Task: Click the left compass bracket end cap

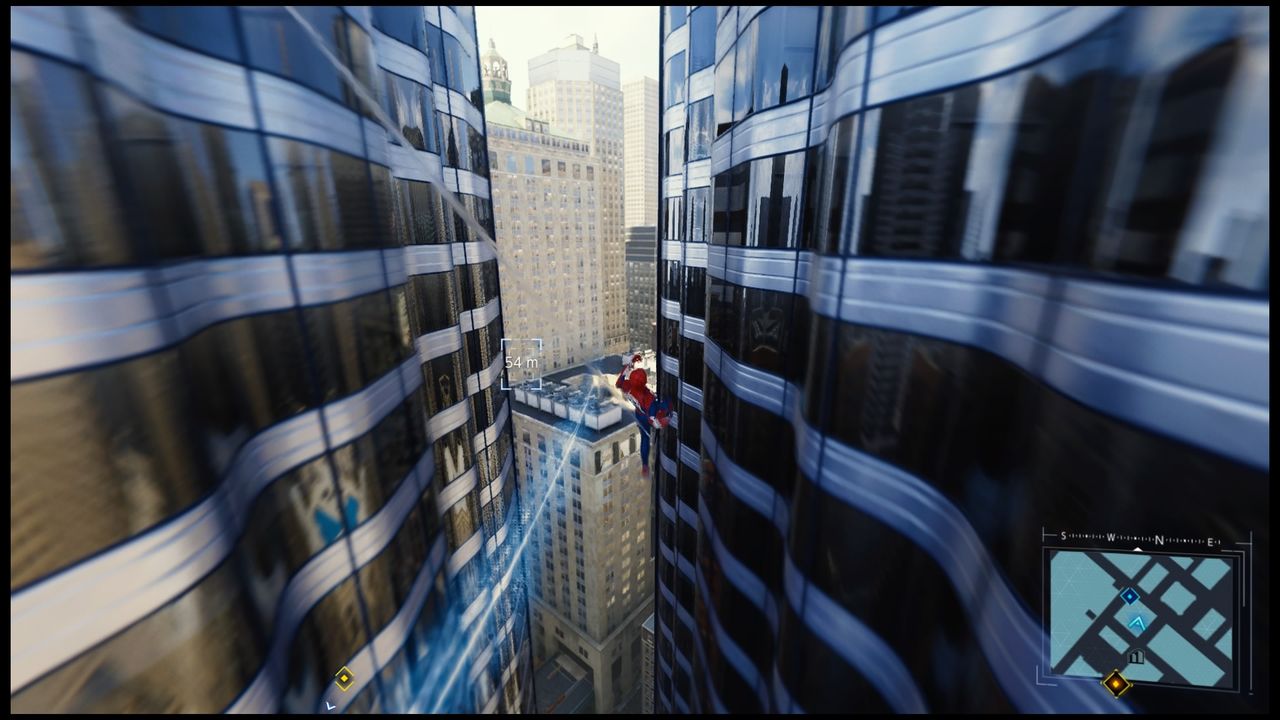Action: [1044, 536]
